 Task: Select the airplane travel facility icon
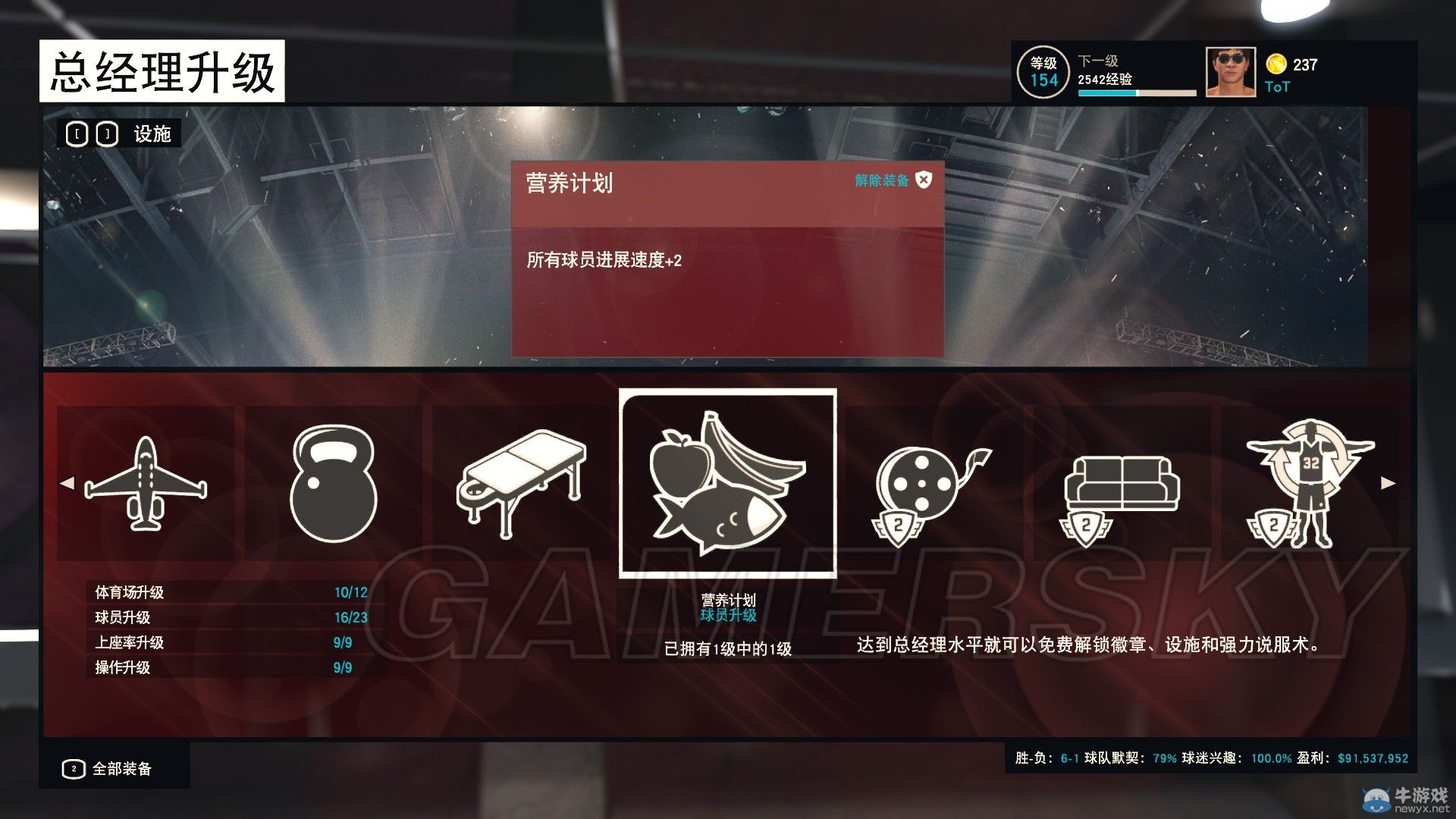[x=147, y=485]
